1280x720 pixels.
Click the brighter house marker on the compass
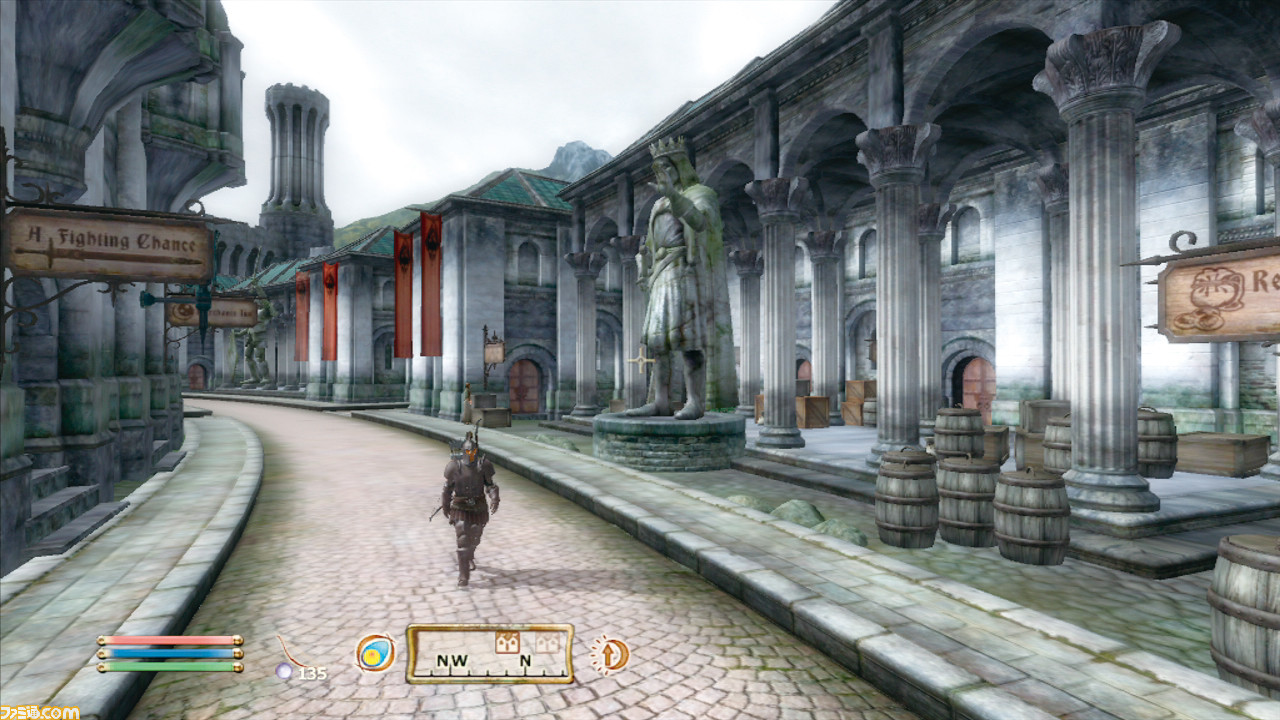pyautogui.click(x=507, y=643)
